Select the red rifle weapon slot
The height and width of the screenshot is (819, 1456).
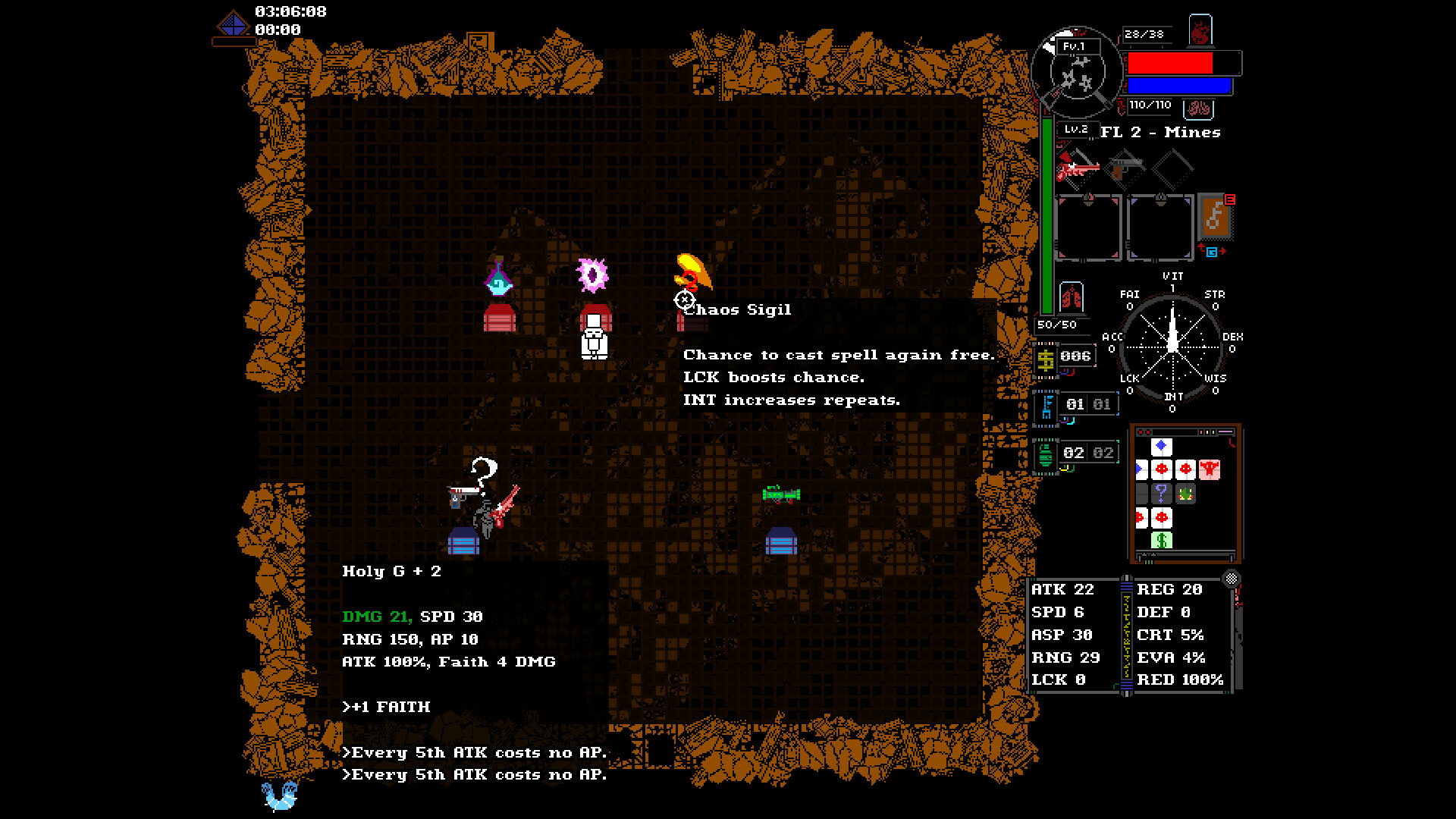(1077, 168)
